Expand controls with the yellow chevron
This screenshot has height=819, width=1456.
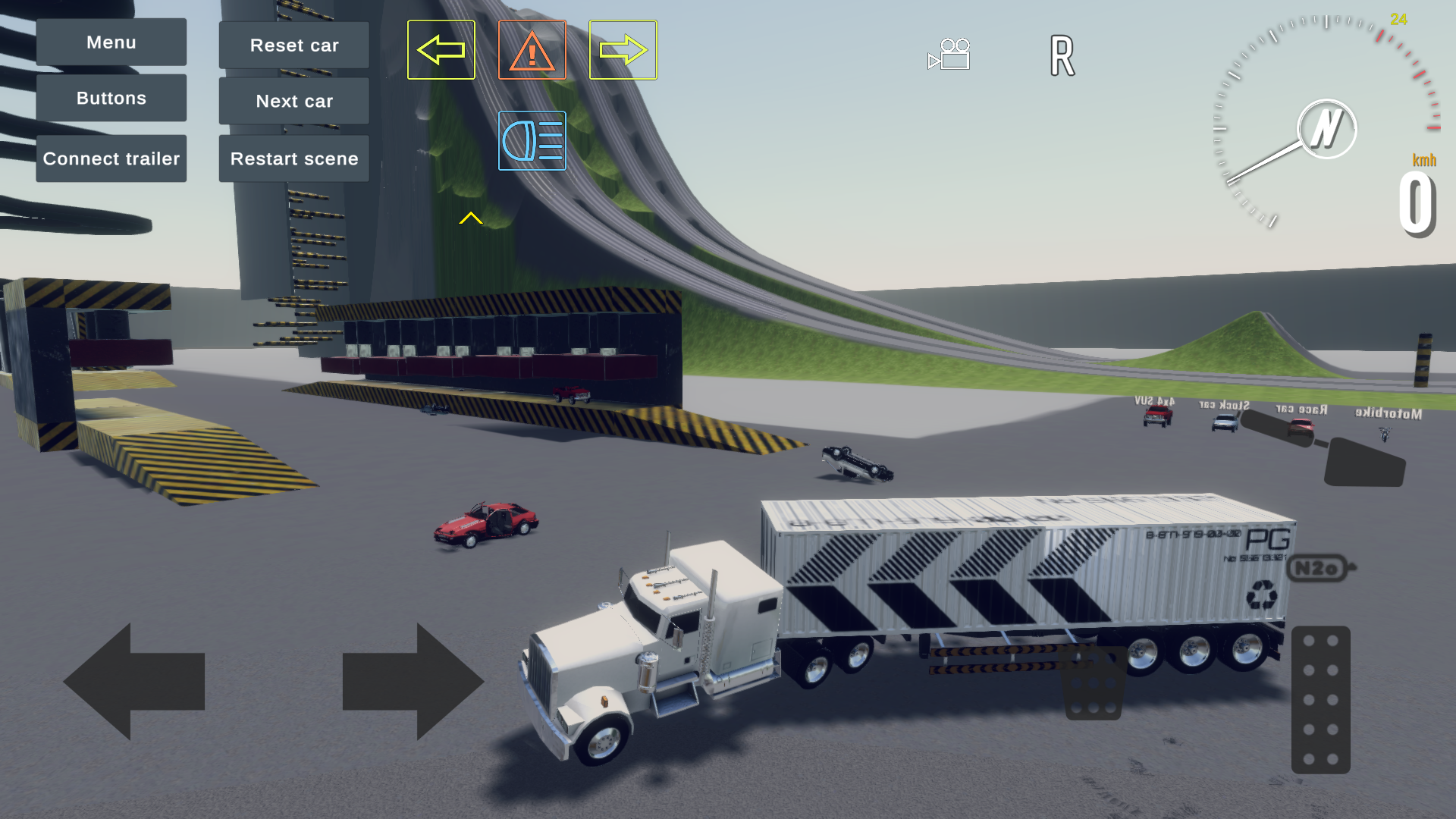click(x=472, y=218)
